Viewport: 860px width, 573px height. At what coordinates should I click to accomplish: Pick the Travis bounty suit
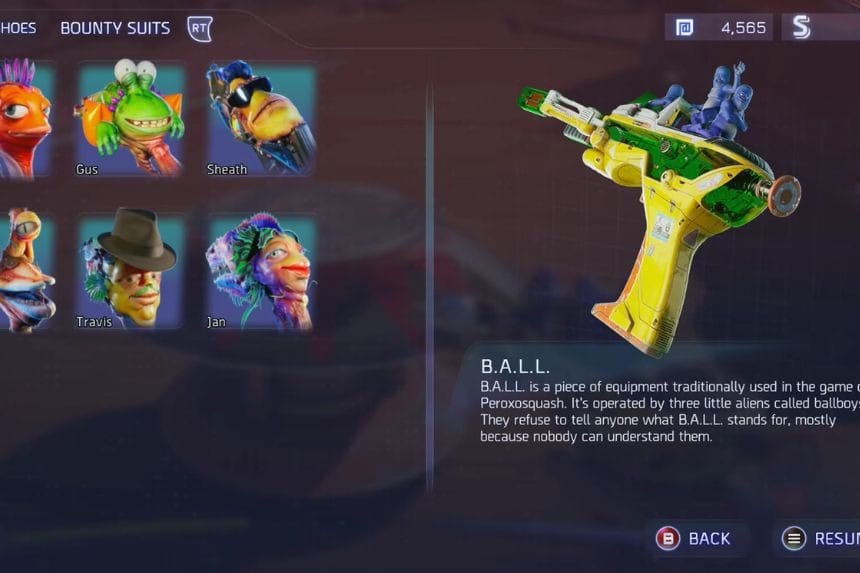tap(132, 269)
